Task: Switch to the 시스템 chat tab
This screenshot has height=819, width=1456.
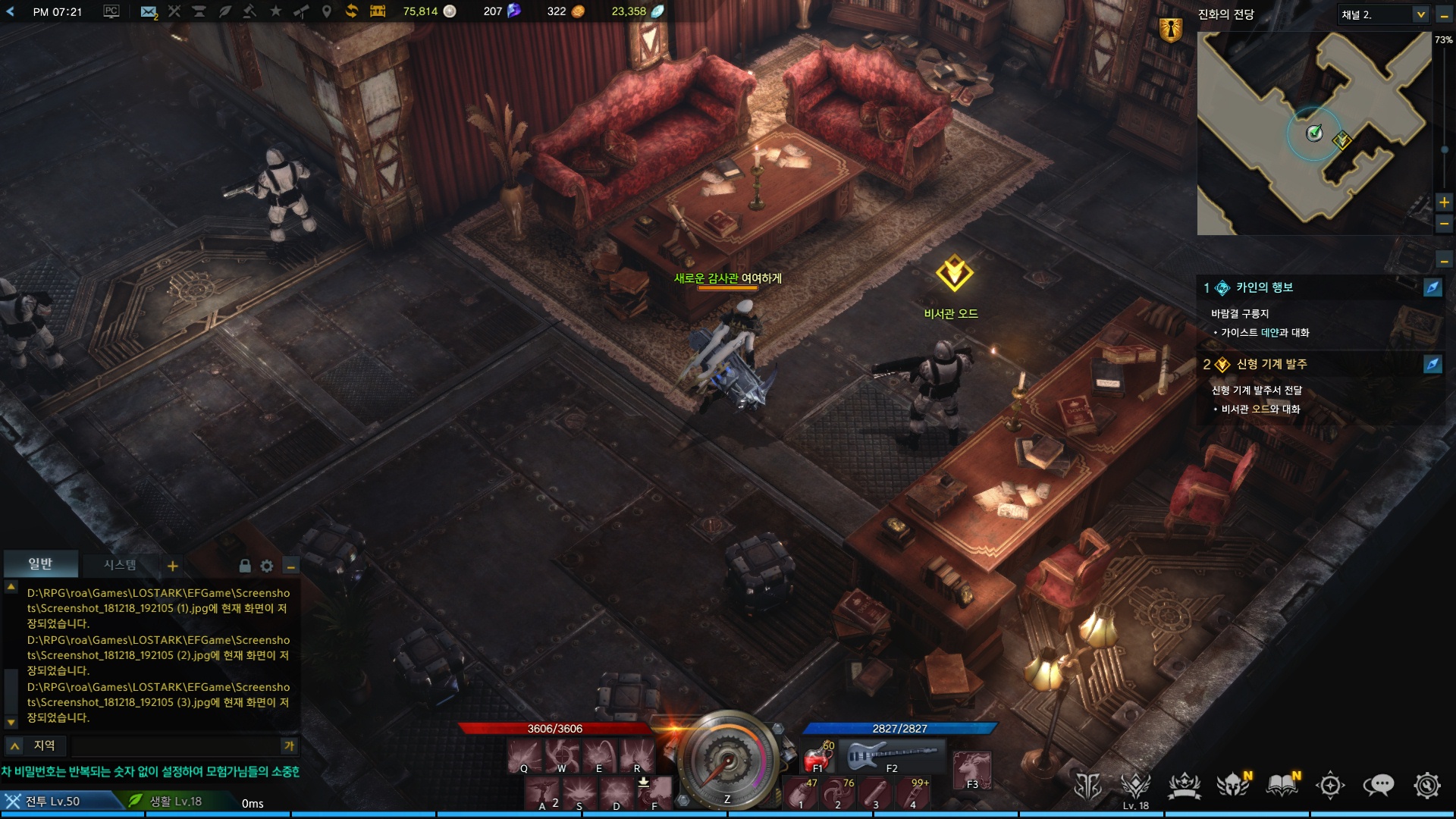Action: pos(120,565)
